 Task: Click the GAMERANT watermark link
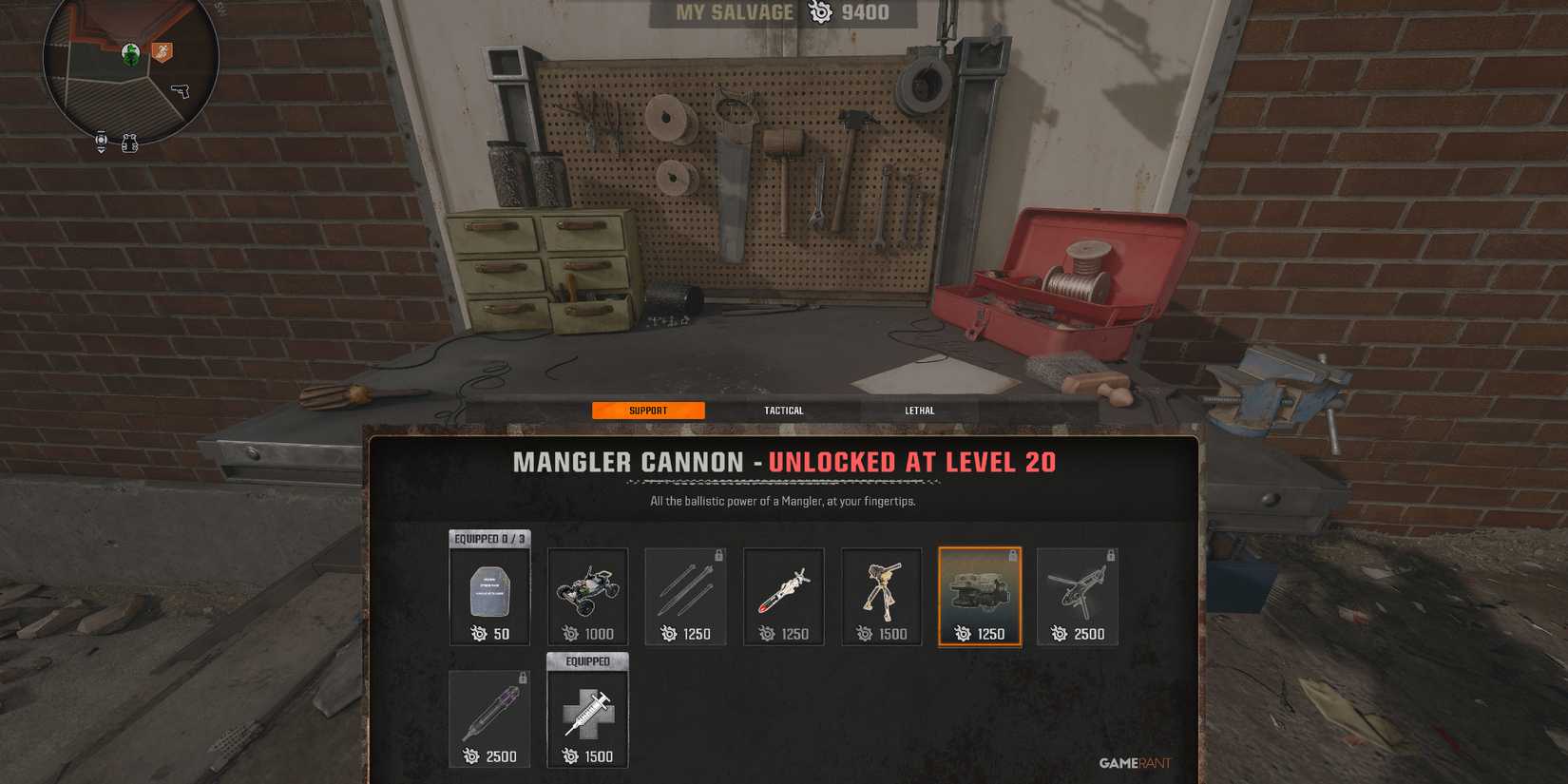(x=1132, y=762)
